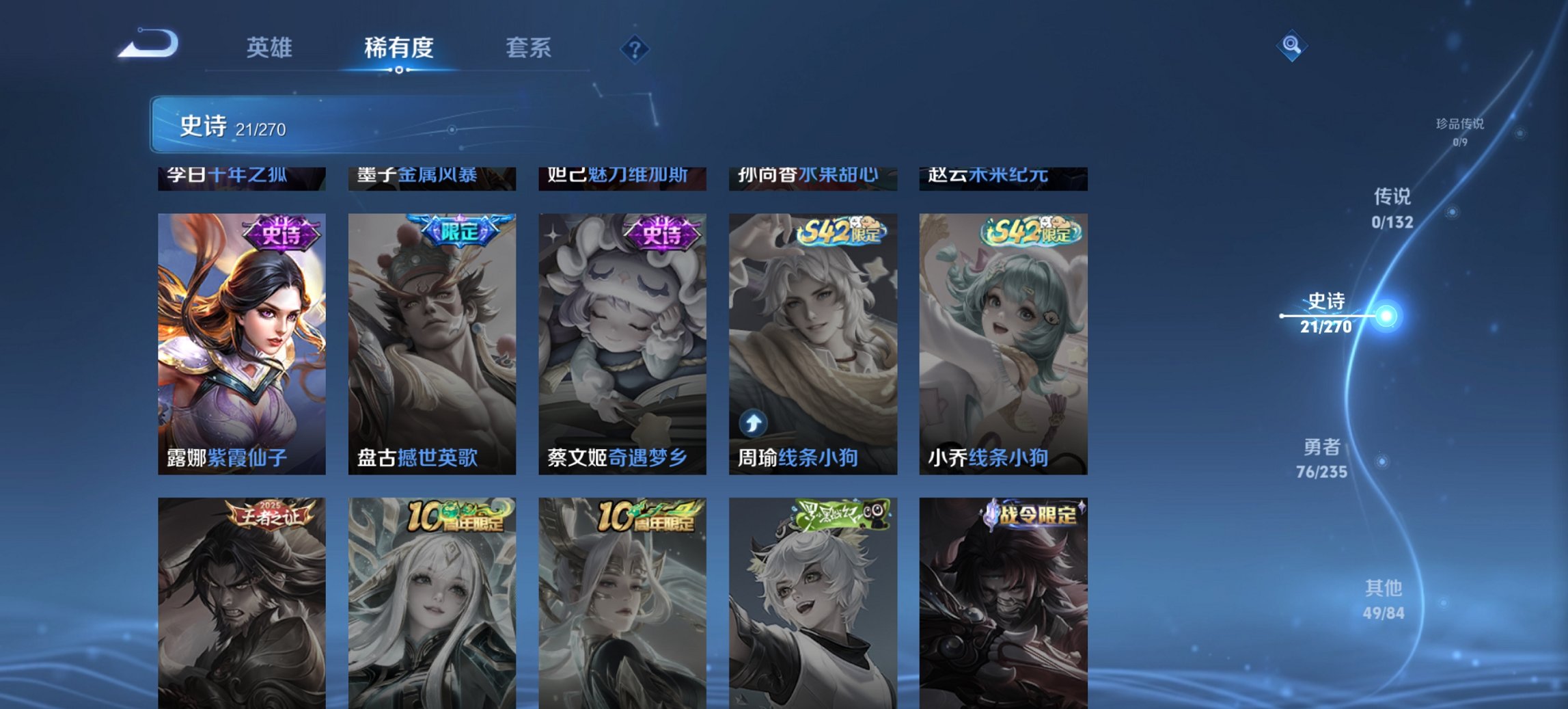Screen dimensions: 1568x709
Task: Open the search magnifier icon
Action: [x=1291, y=46]
